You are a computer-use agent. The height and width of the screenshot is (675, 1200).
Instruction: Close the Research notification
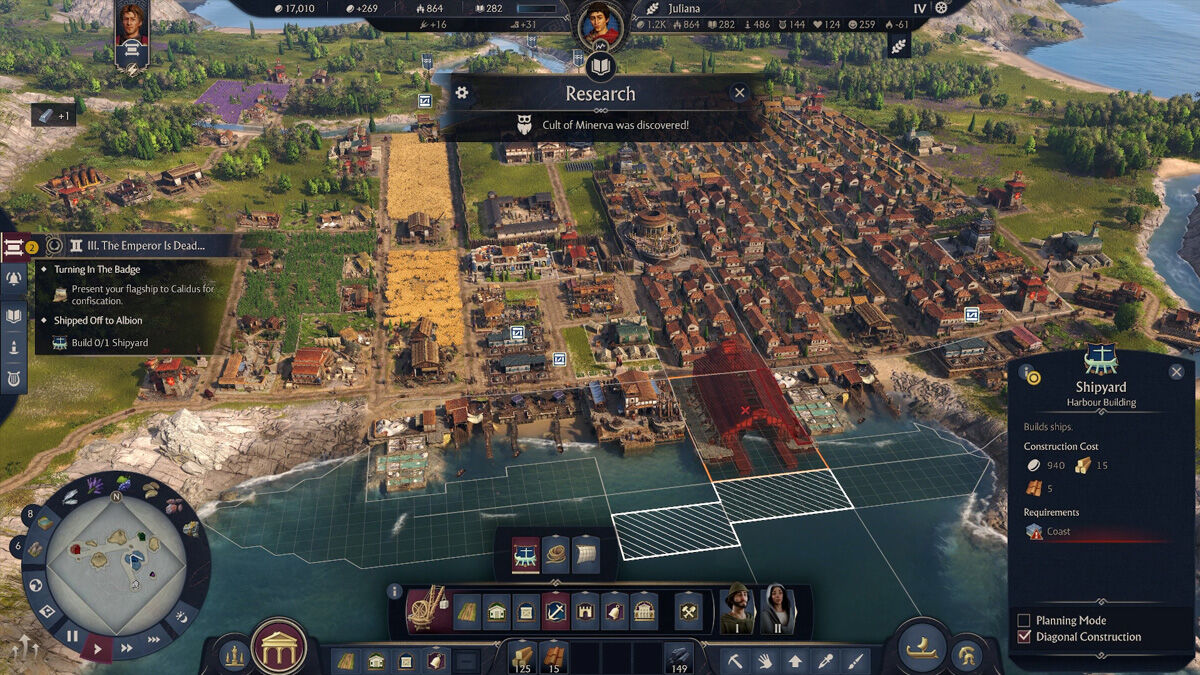[x=739, y=93]
